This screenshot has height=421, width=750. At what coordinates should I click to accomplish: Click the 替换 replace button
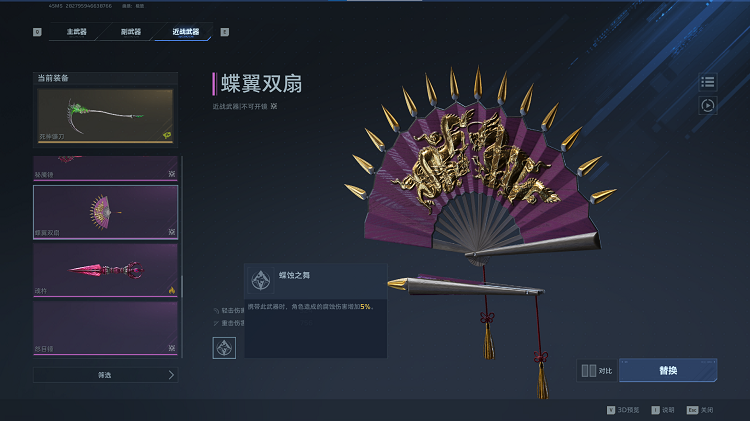[668, 370]
